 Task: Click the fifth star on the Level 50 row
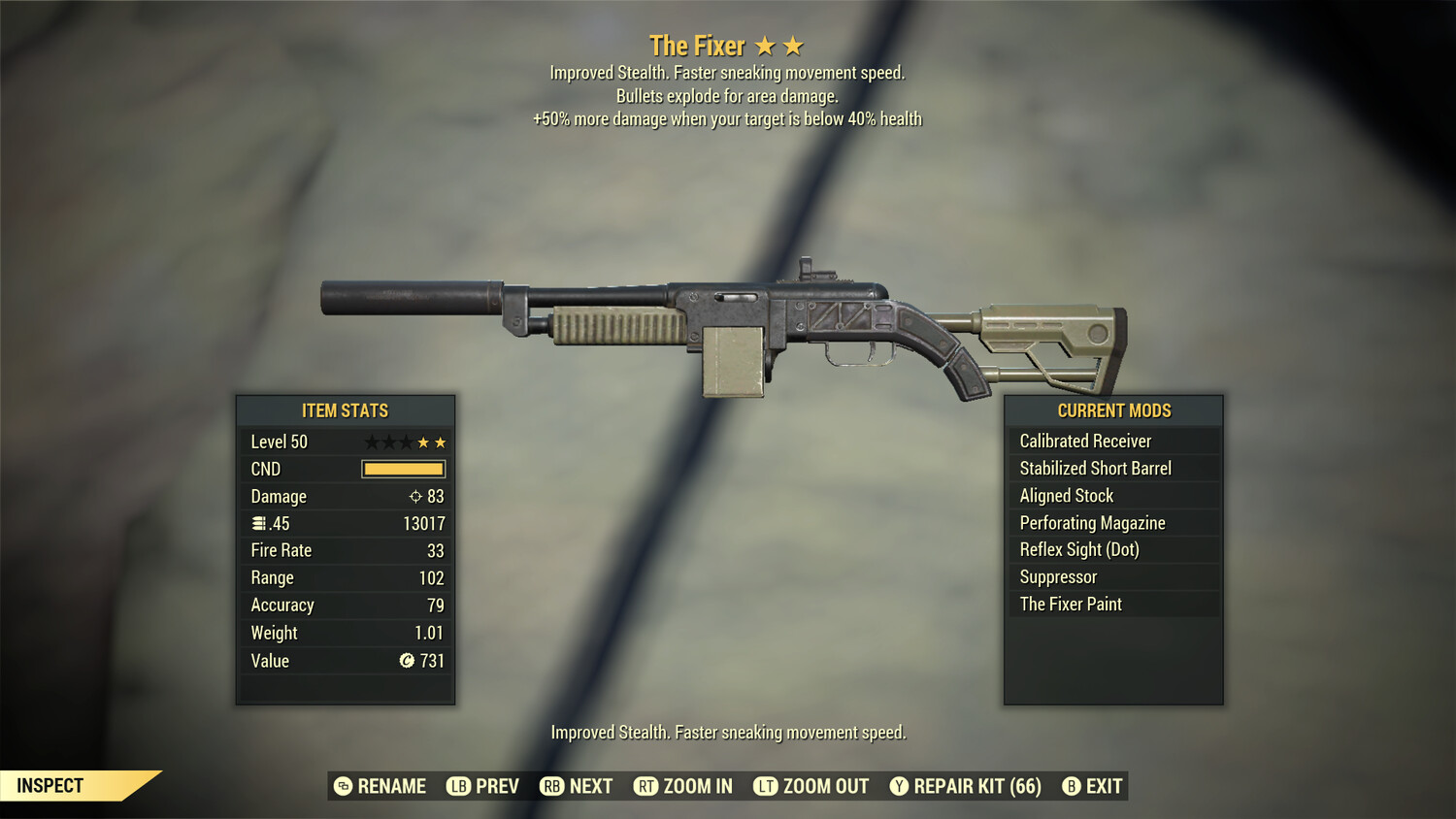click(x=442, y=442)
